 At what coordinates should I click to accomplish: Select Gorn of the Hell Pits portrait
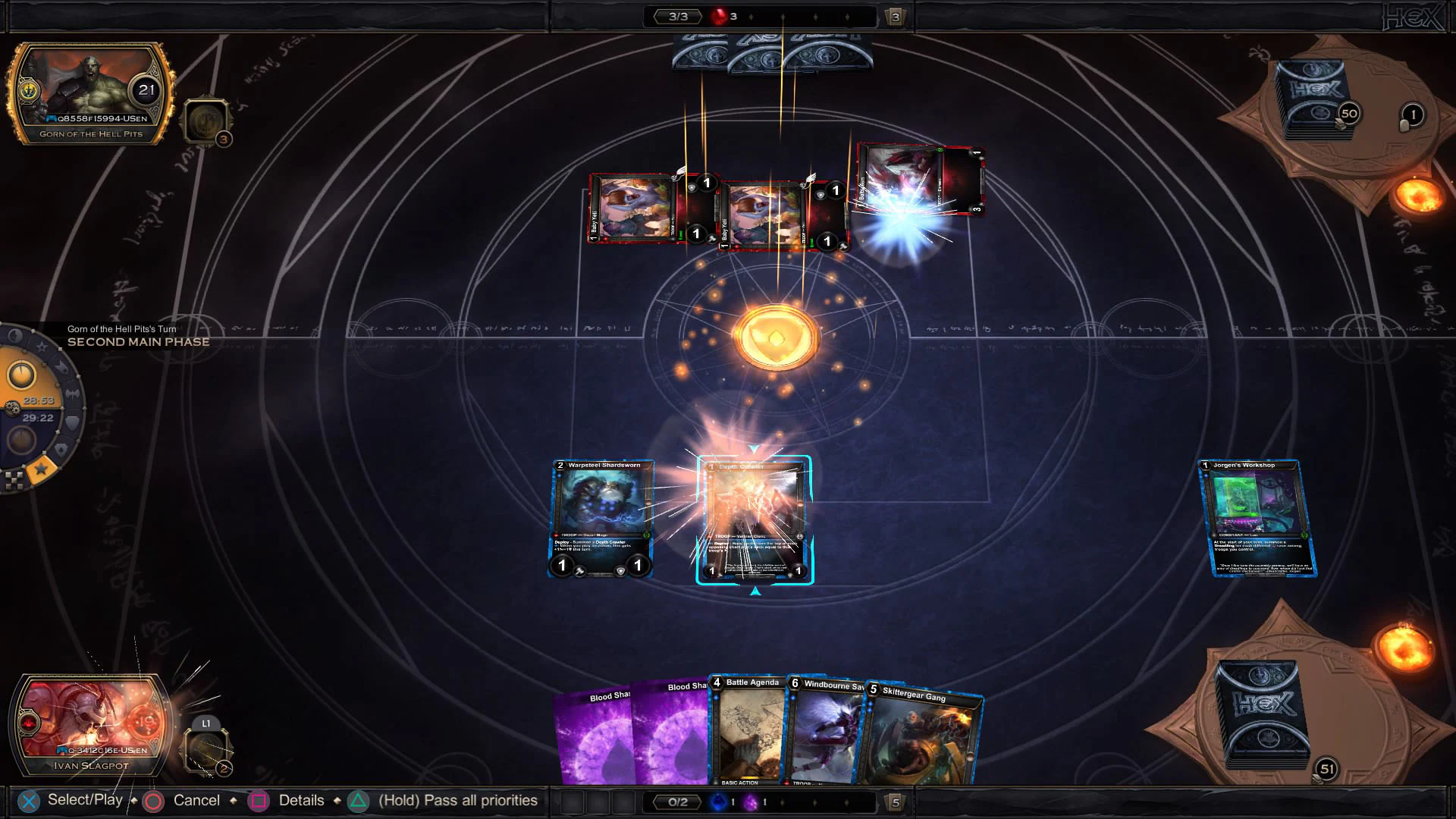click(x=91, y=93)
